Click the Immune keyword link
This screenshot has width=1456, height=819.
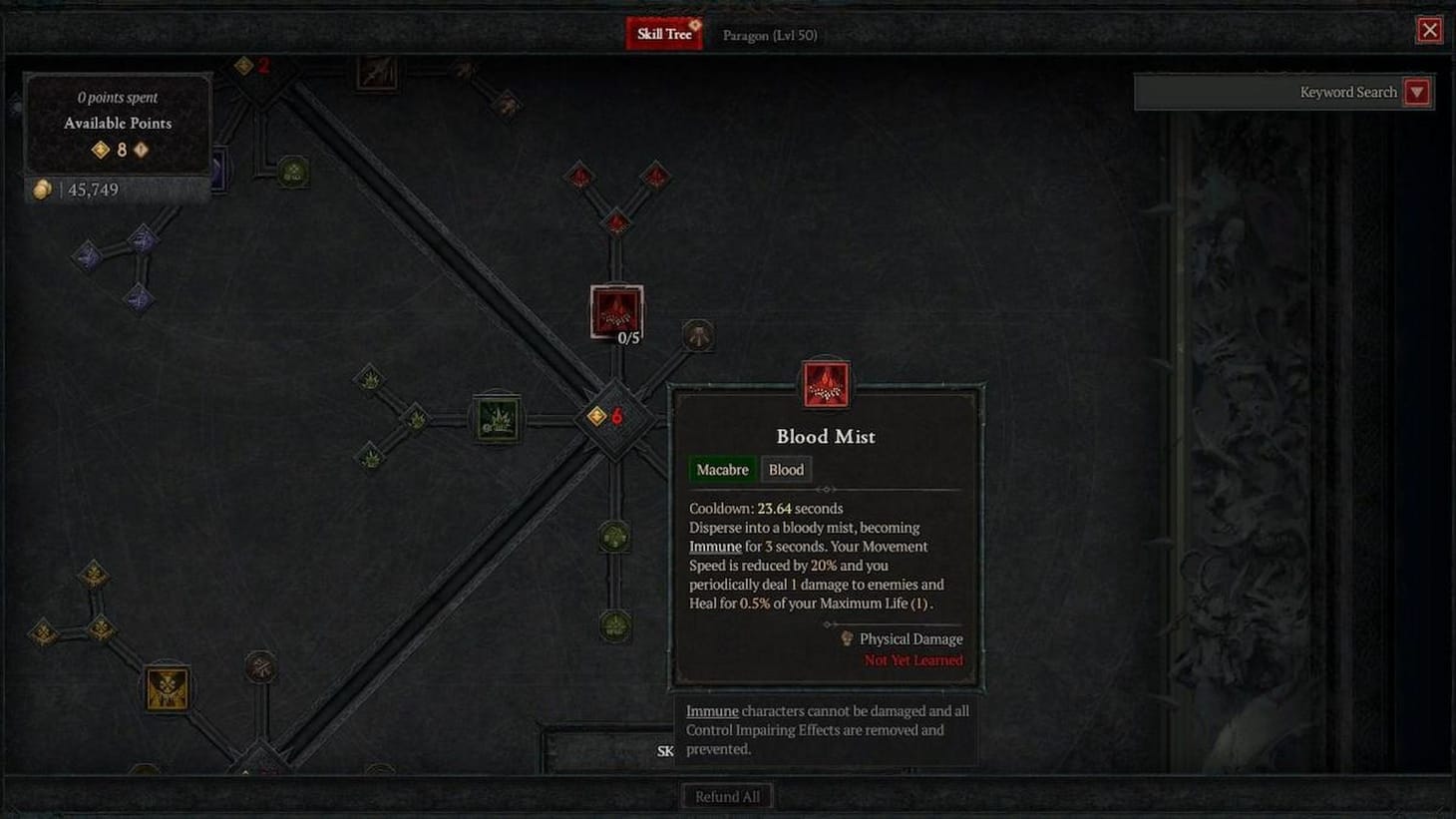click(714, 546)
